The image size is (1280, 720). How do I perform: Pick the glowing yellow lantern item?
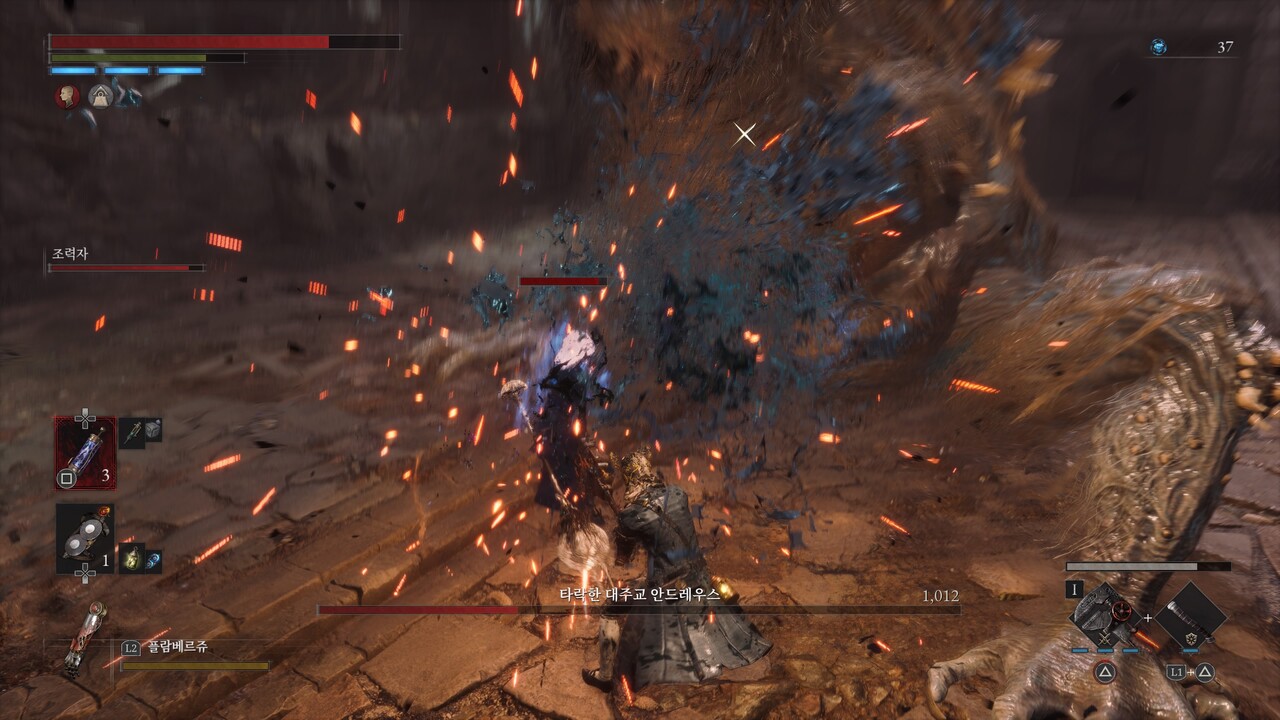(131, 558)
